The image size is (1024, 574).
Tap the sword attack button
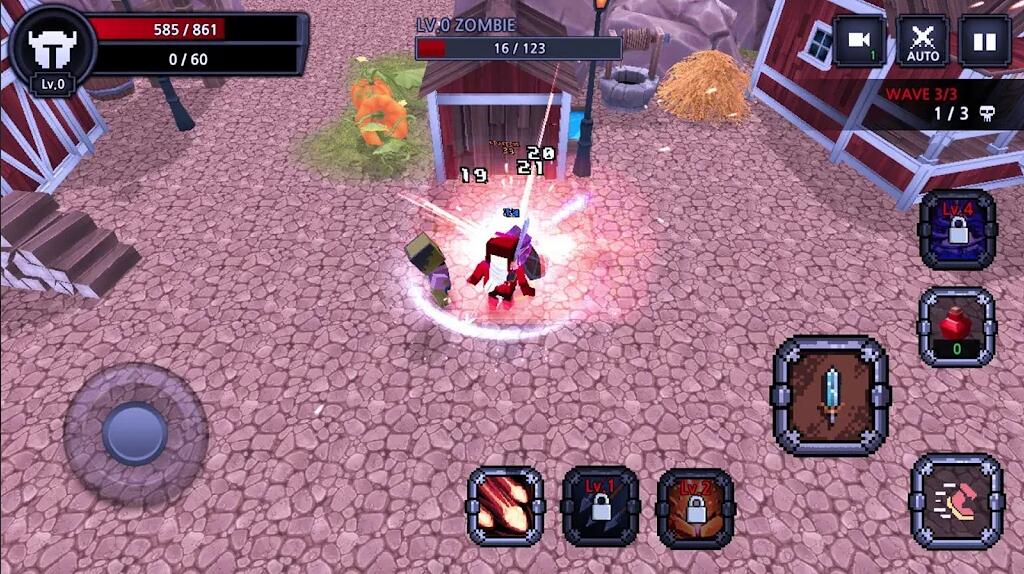830,396
